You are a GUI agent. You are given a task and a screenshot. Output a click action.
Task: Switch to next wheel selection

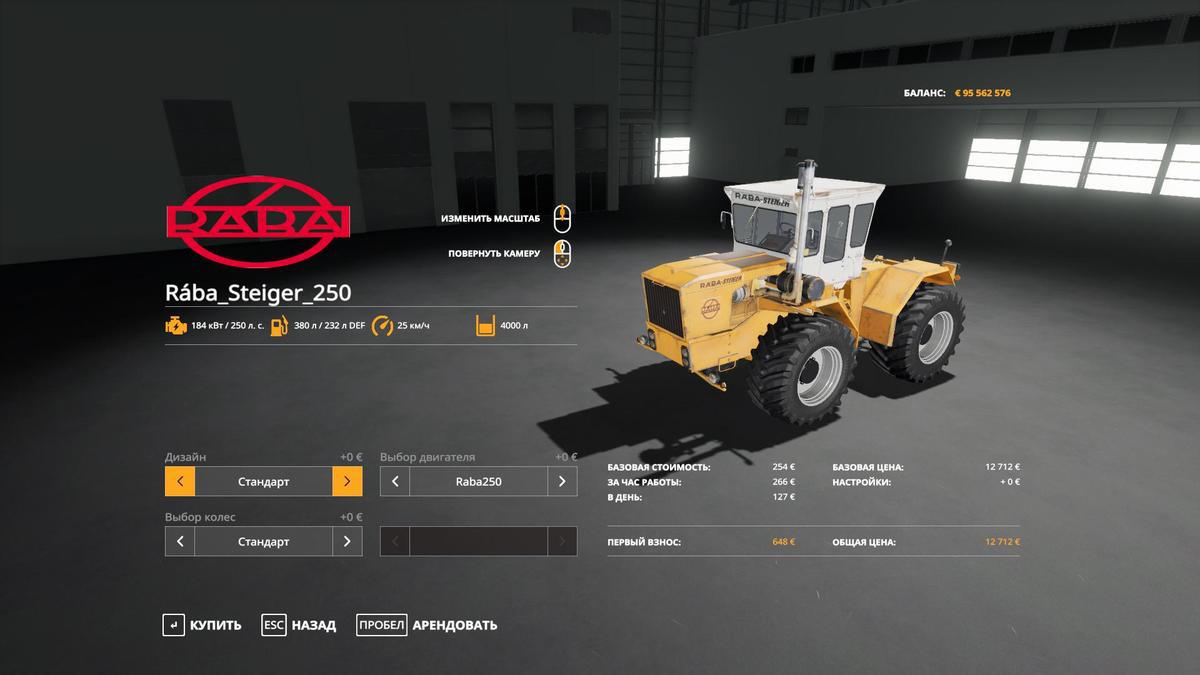(347, 541)
